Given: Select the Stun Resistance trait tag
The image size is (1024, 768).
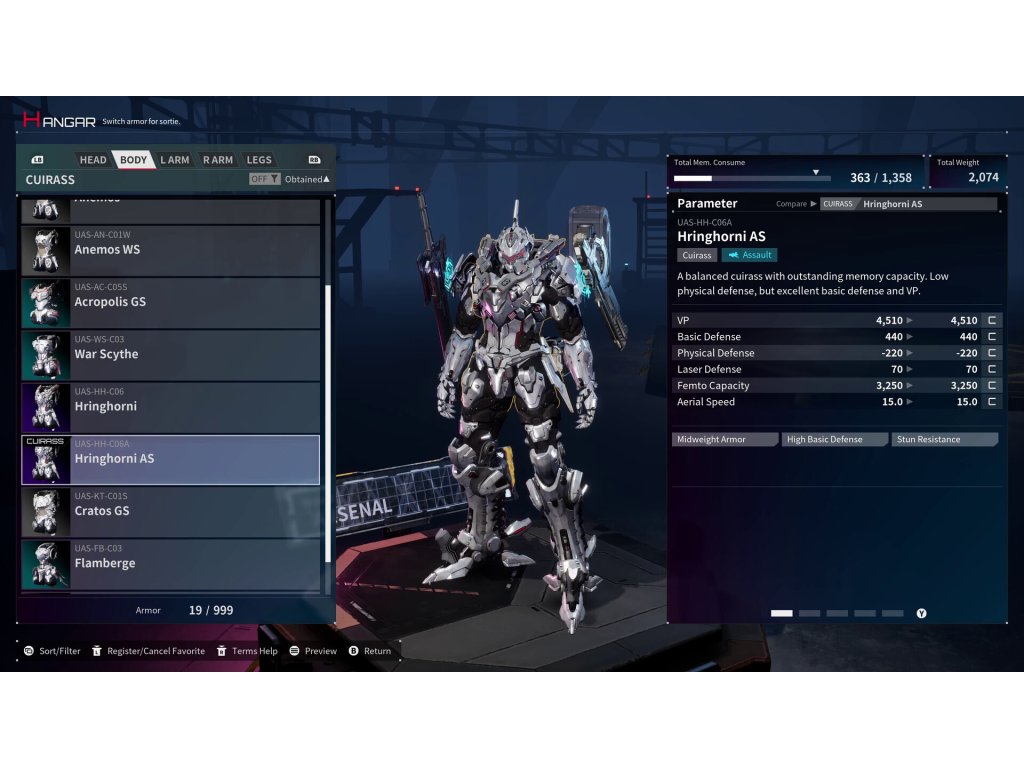Looking at the screenshot, I should (943, 440).
